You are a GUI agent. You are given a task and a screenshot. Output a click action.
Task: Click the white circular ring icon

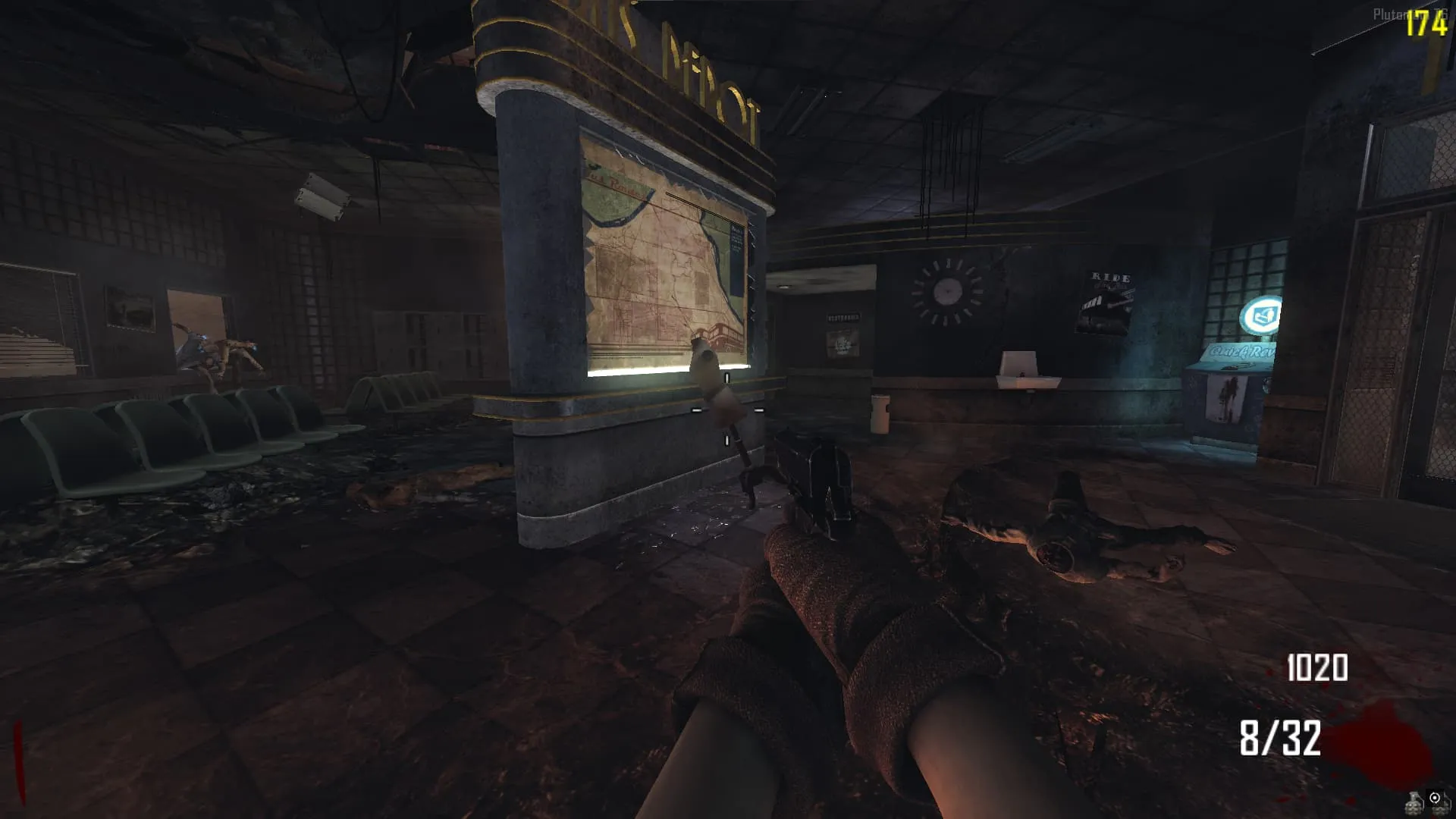(1435, 798)
